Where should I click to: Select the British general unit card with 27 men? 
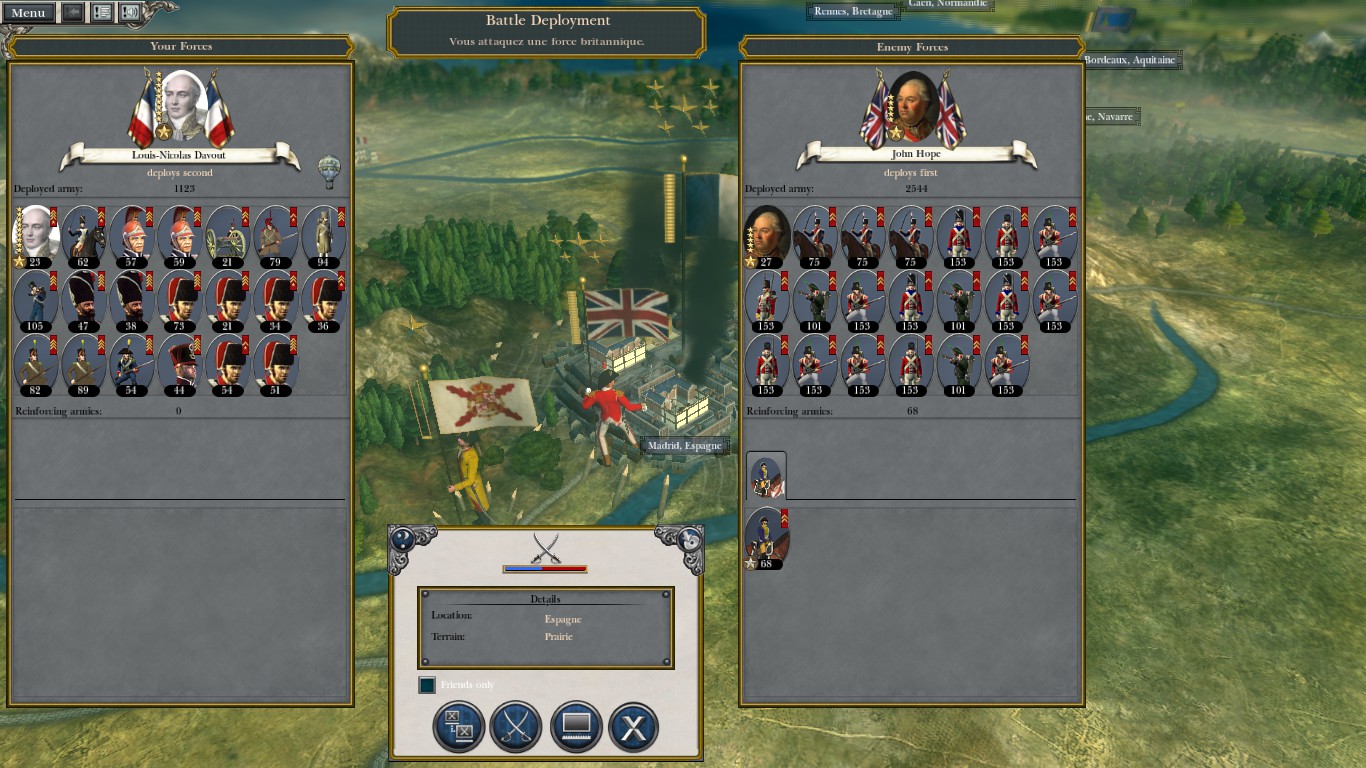[766, 237]
